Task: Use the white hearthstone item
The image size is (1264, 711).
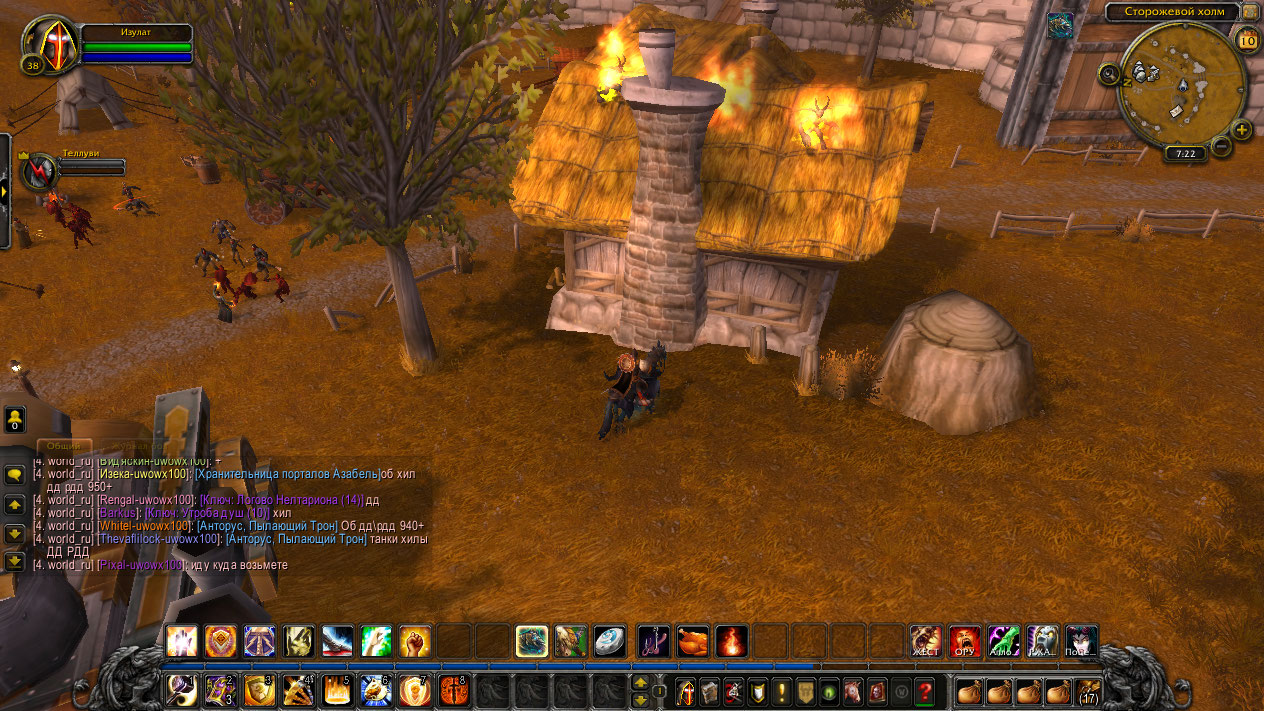Action: pyautogui.click(x=609, y=641)
